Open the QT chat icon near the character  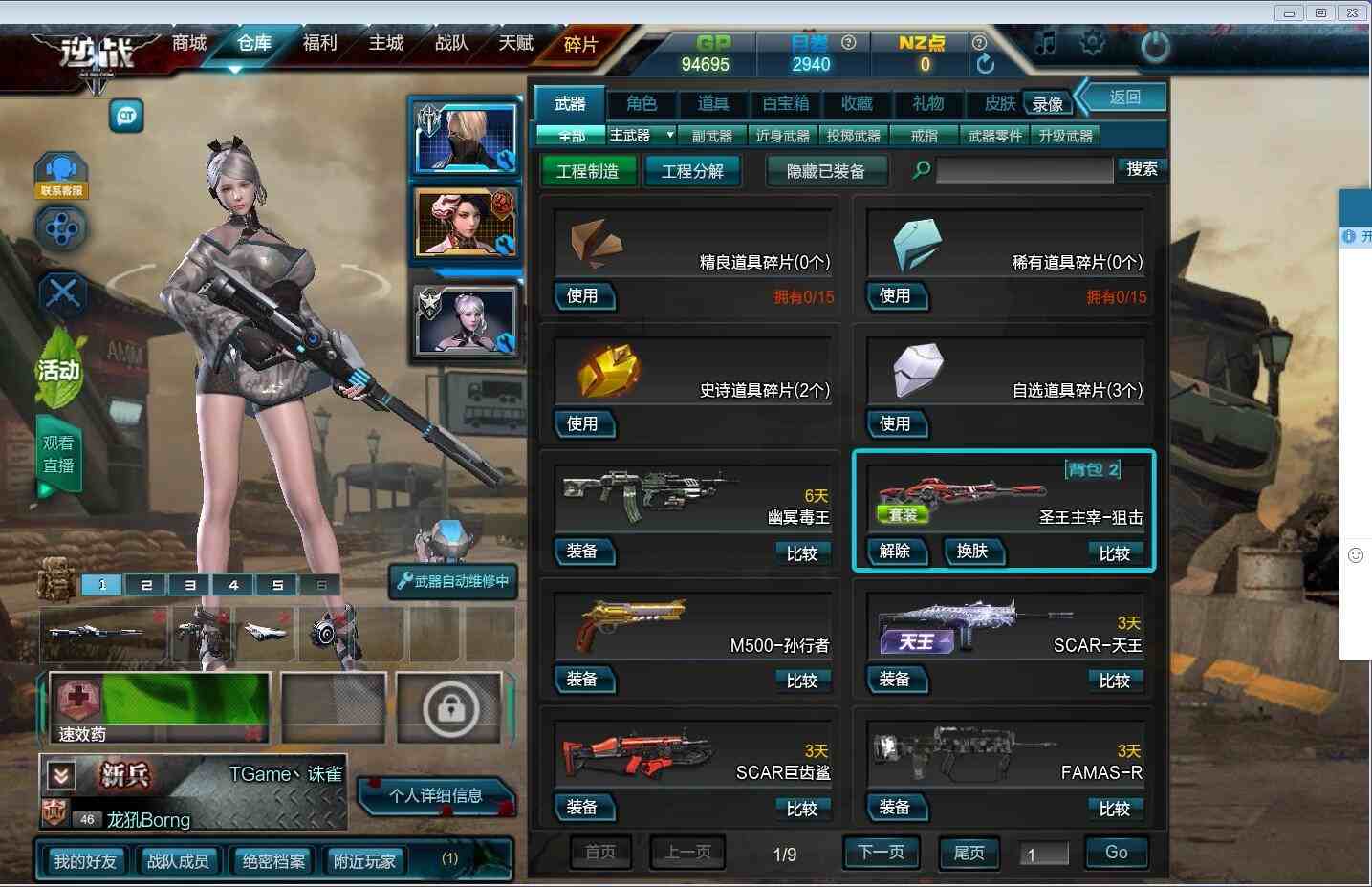(x=126, y=116)
